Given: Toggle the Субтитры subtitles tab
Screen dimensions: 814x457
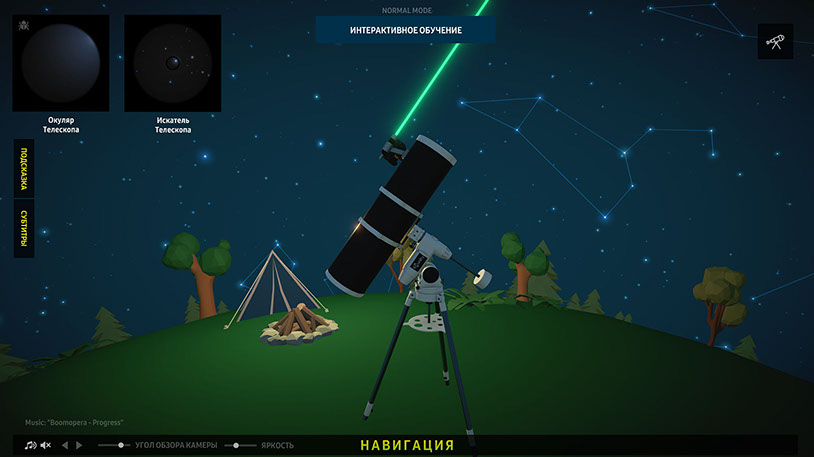Looking at the screenshot, I should (x=23, y=229).
